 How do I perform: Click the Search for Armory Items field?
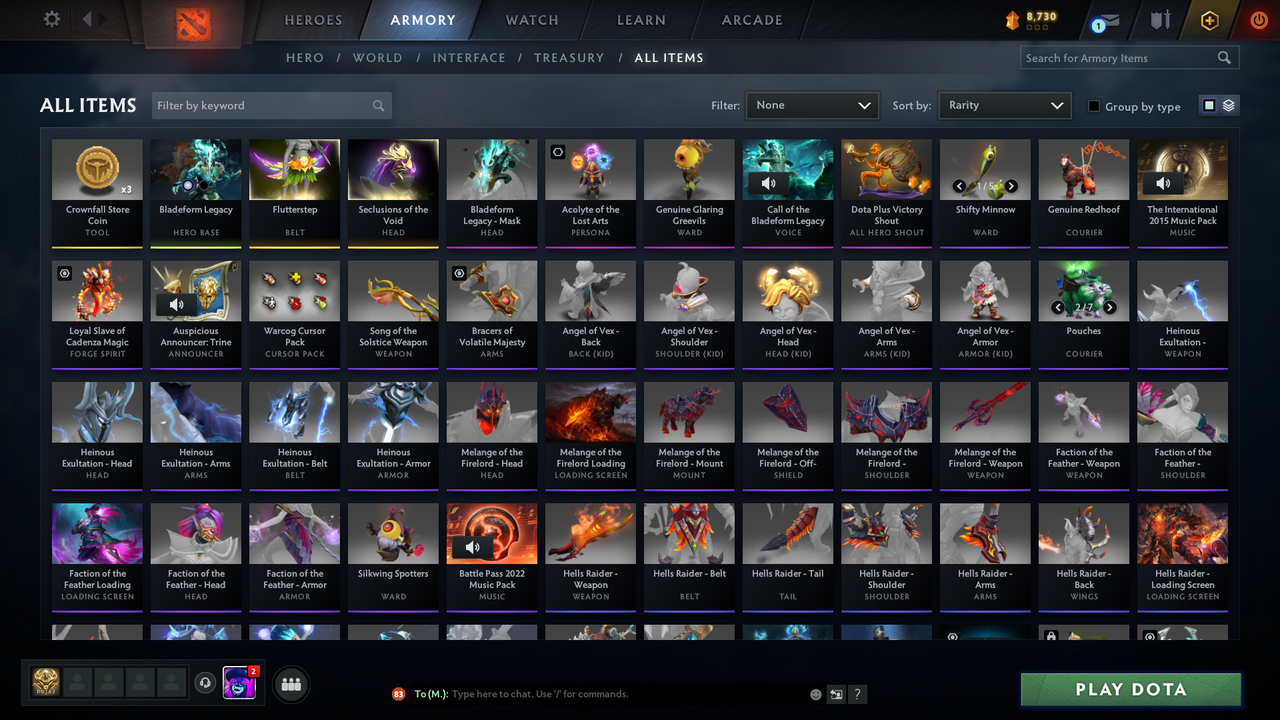[1120, 57]
